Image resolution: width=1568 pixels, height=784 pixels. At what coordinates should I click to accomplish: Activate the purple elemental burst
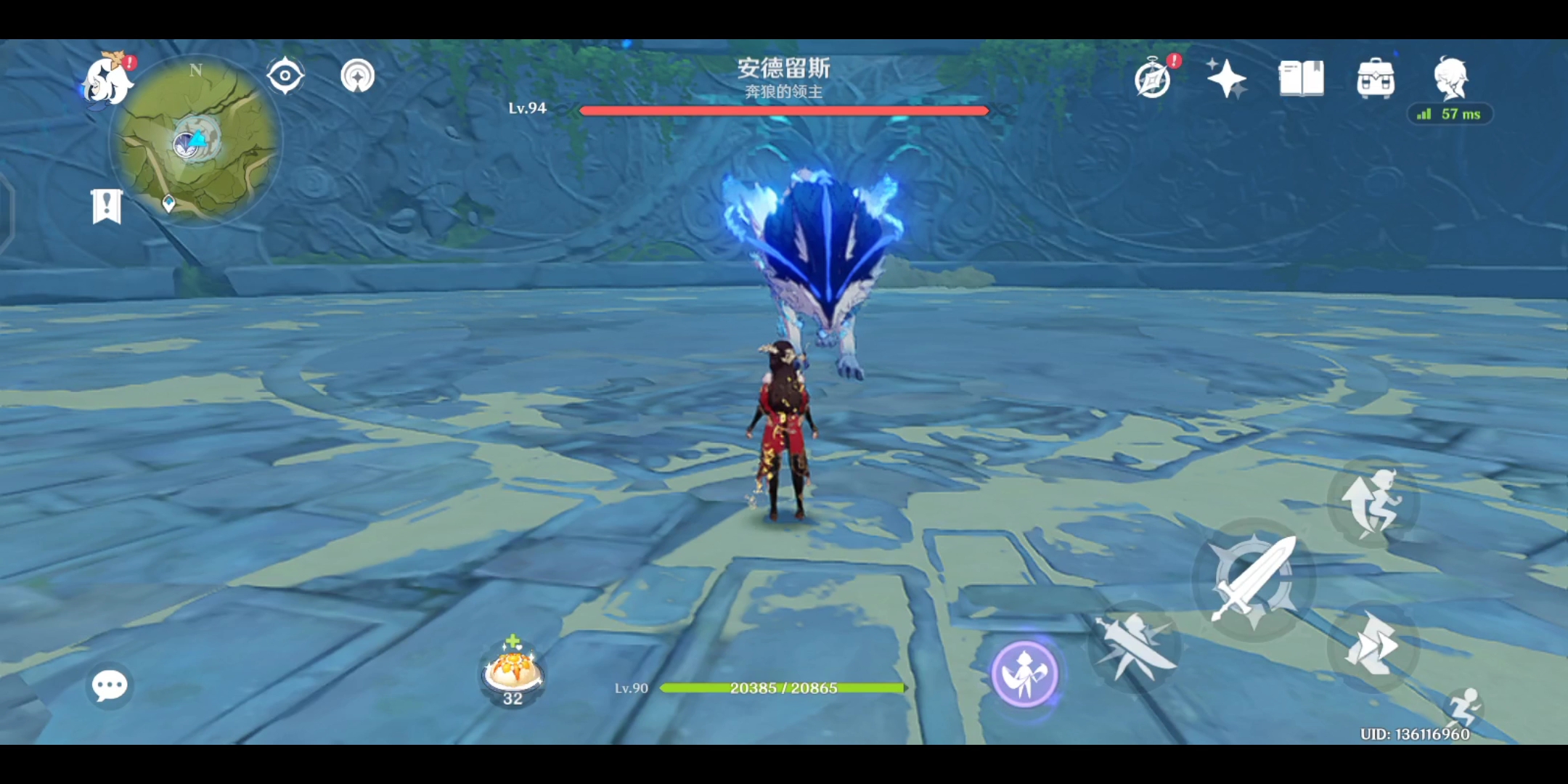(1024, 674)
